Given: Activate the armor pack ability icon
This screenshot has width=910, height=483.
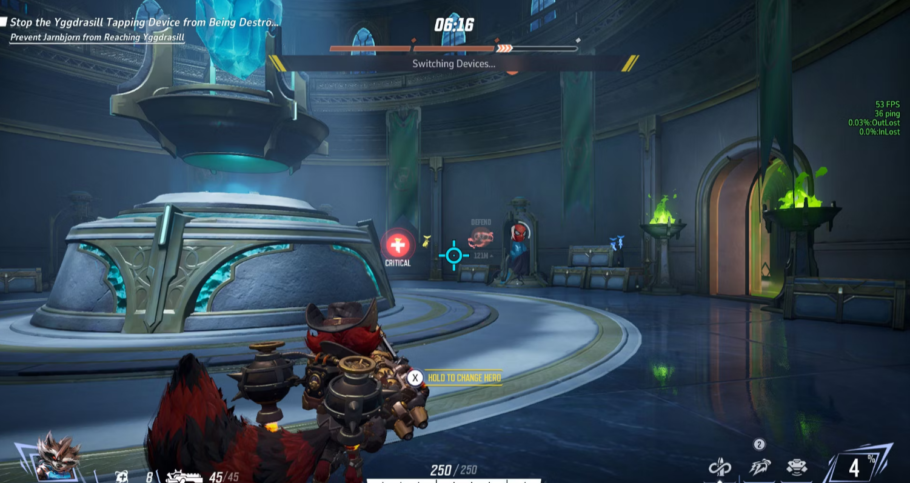Looking at the screenshot, I should [797, 466].
